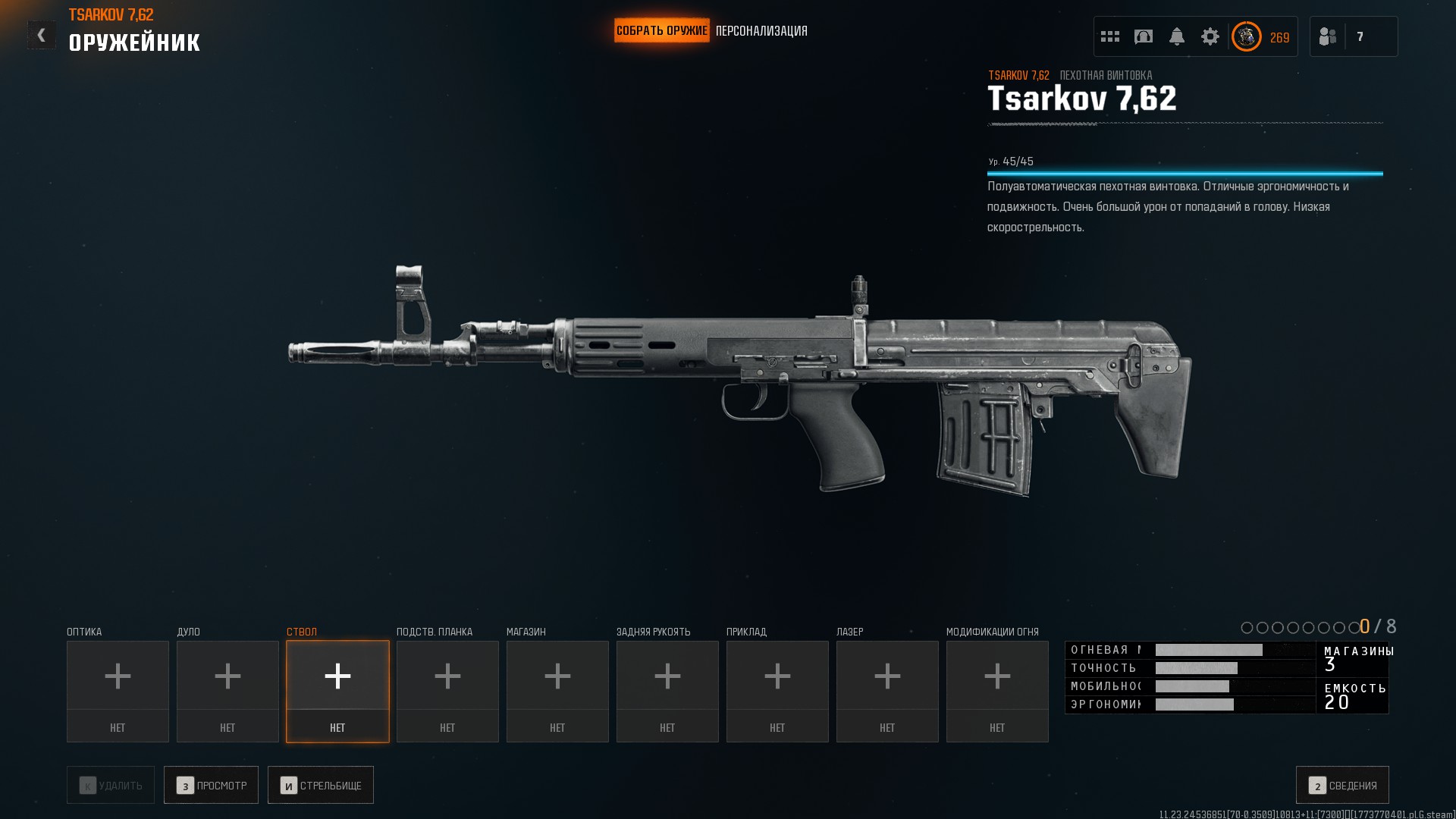Select the Задняя рукоять attachment slot
Screen dimensions: 1456x819
667,691
